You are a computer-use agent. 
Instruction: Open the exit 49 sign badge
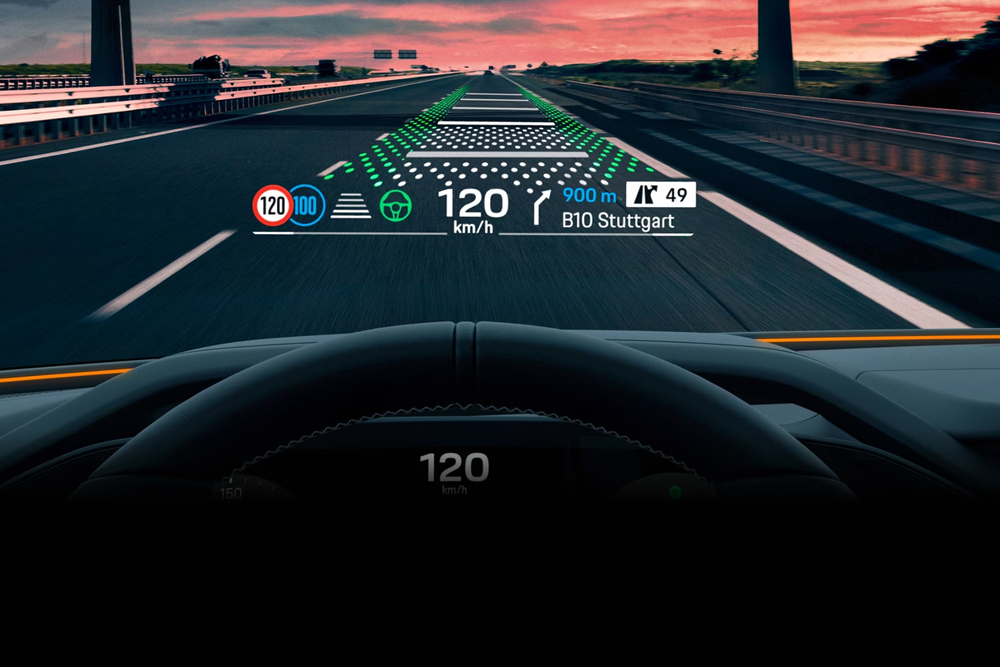coord(660,195)
